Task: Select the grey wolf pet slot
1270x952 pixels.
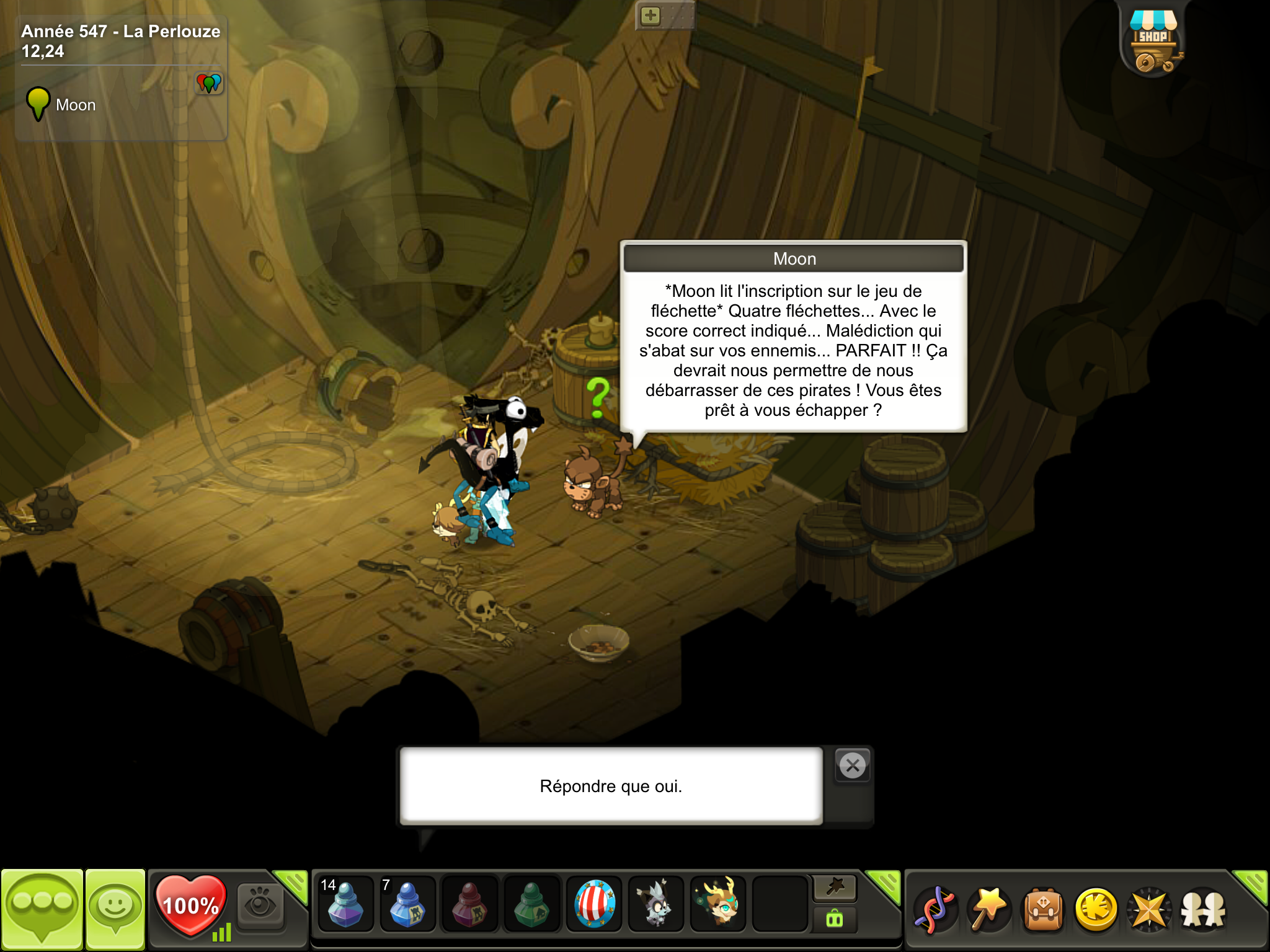Action: (x=656, y=904)
